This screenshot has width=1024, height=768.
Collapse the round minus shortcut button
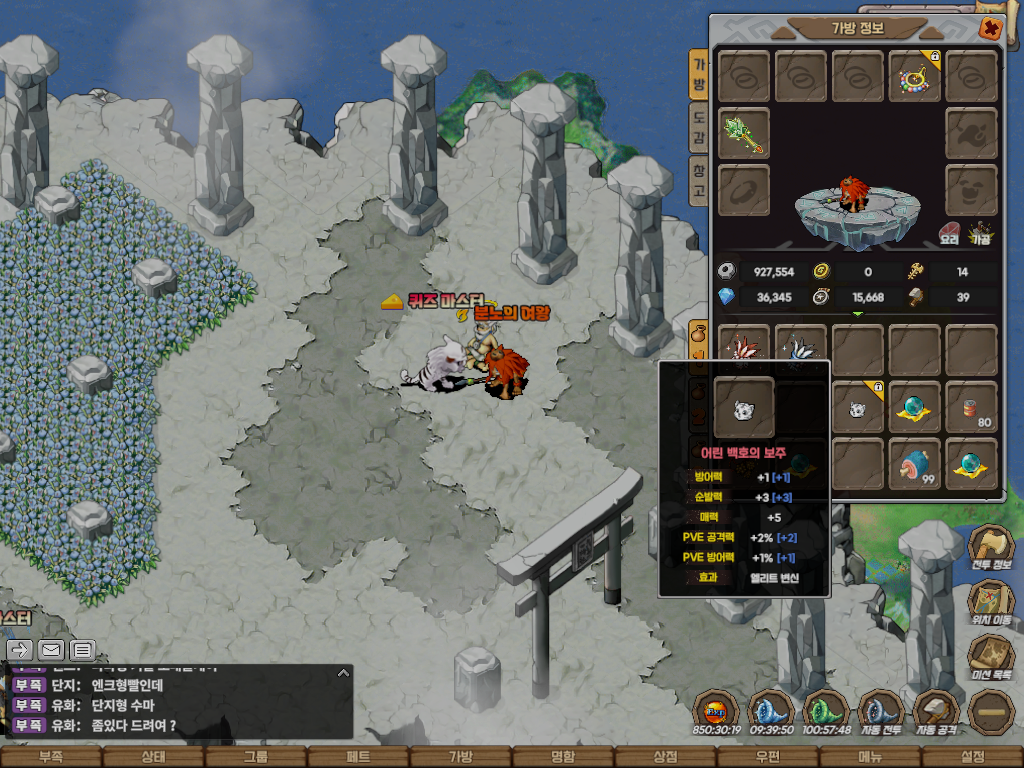(x=991, y=712)
